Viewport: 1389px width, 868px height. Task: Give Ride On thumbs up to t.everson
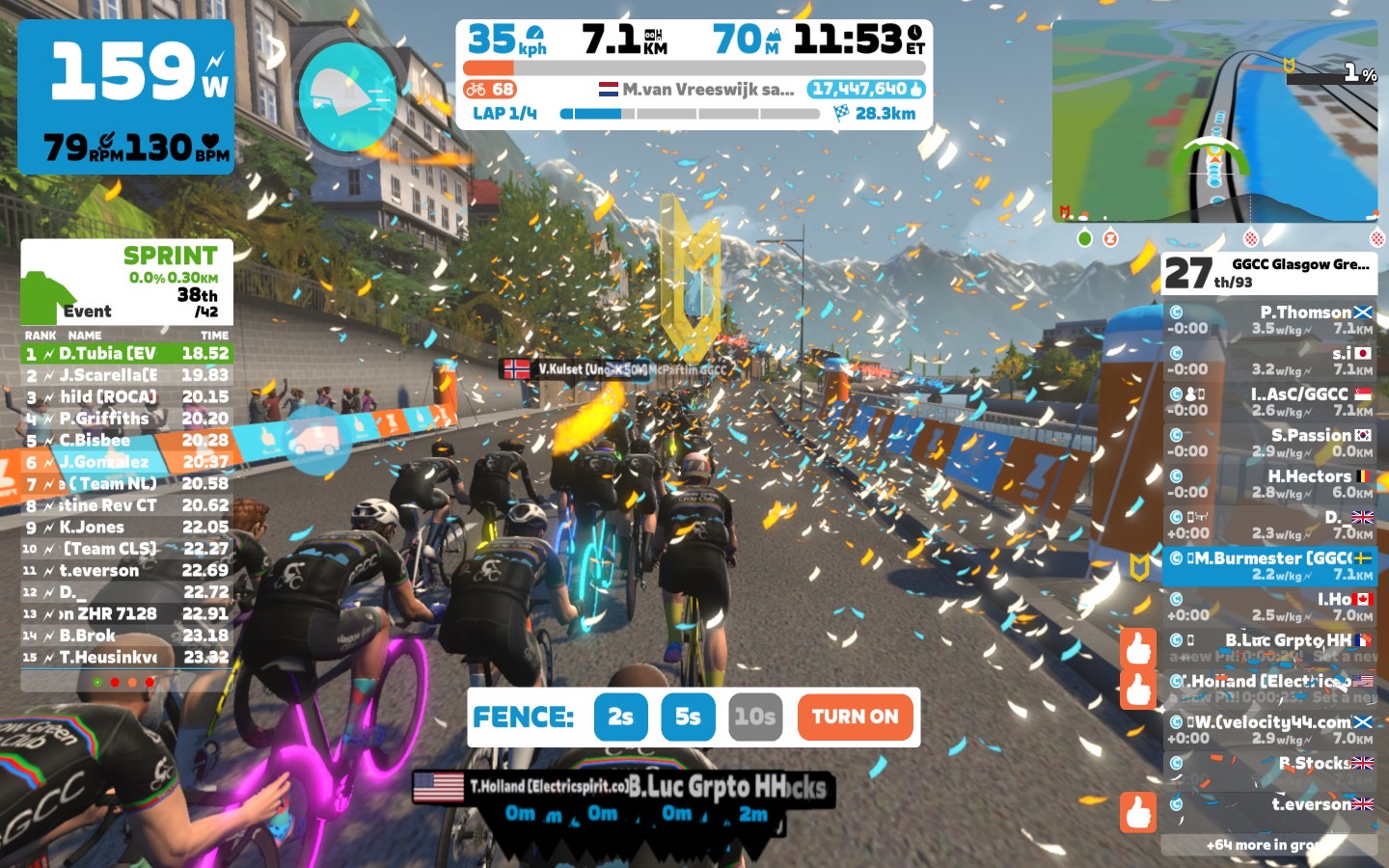pyautogui.click(x=1138, y=812)
